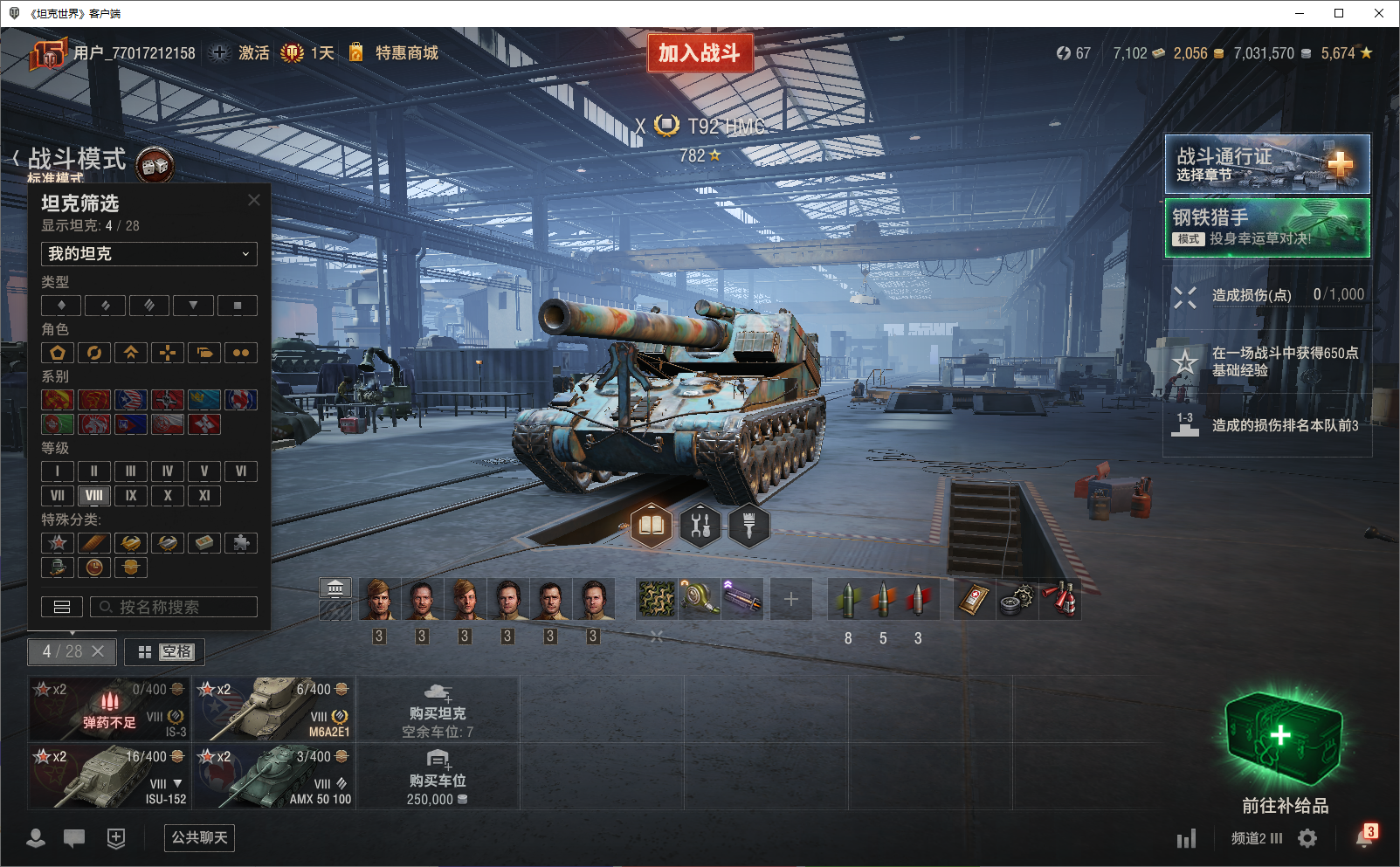Open the 钢铁猎手 mode banner
This screenshot has width=1400, height=867.
[1266, 228]
